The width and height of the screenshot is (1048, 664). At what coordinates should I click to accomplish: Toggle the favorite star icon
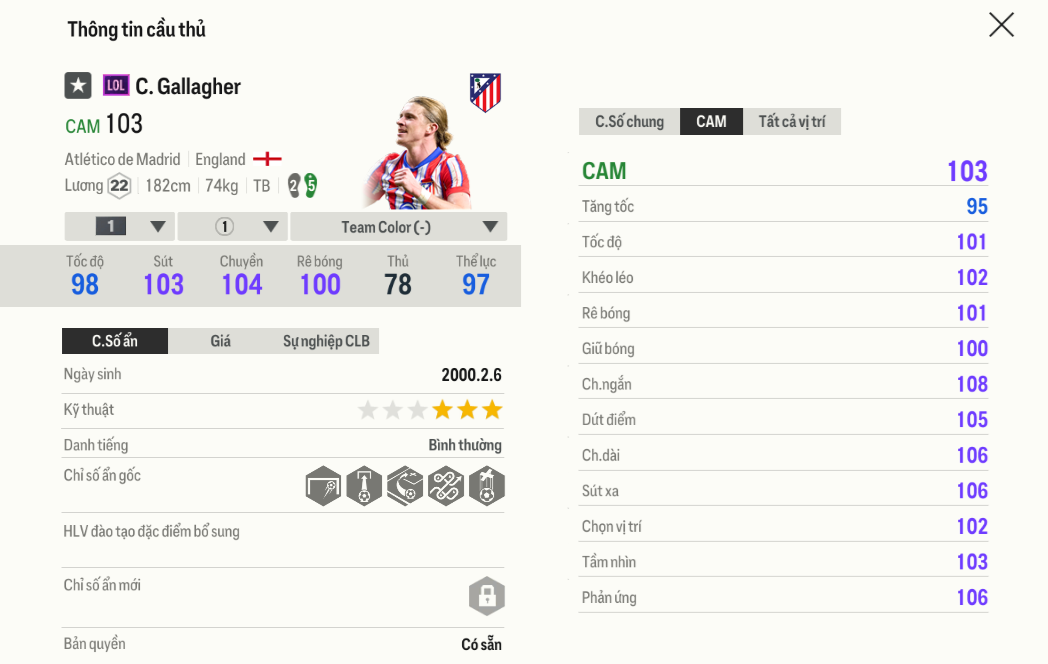(78, 86)
